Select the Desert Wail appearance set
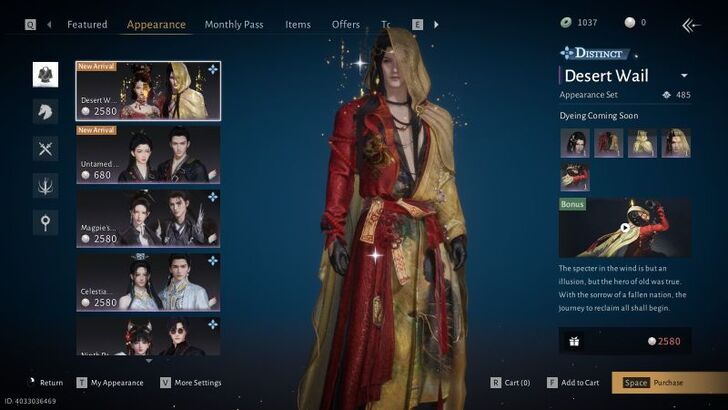Screen dimensions: 728x410 pyautogui.click(x=148, y=91)
